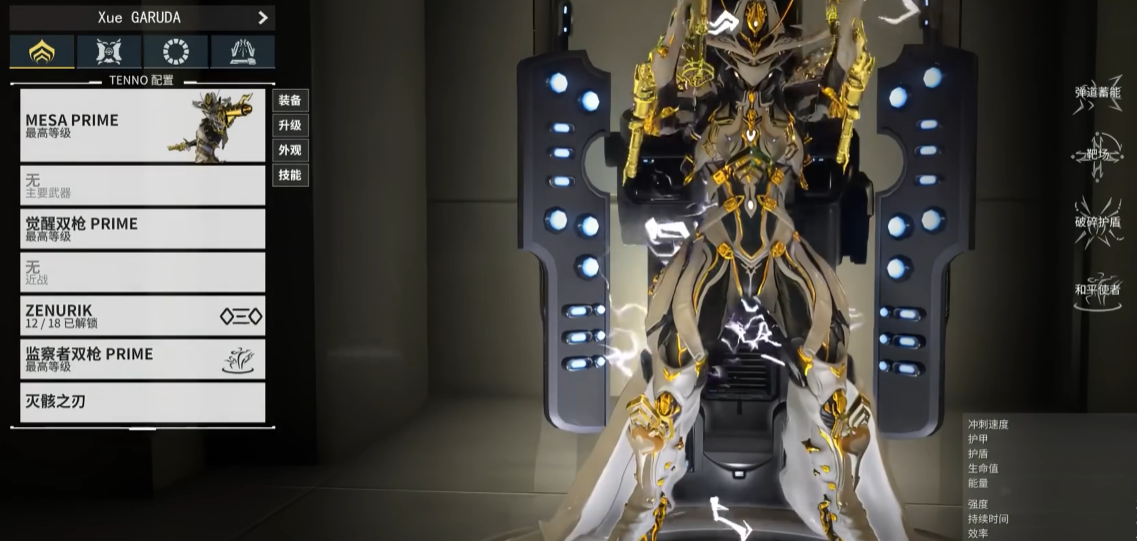
Task: Choose the empty 主要武器 primary weapon slot
Action: (142, 186)
